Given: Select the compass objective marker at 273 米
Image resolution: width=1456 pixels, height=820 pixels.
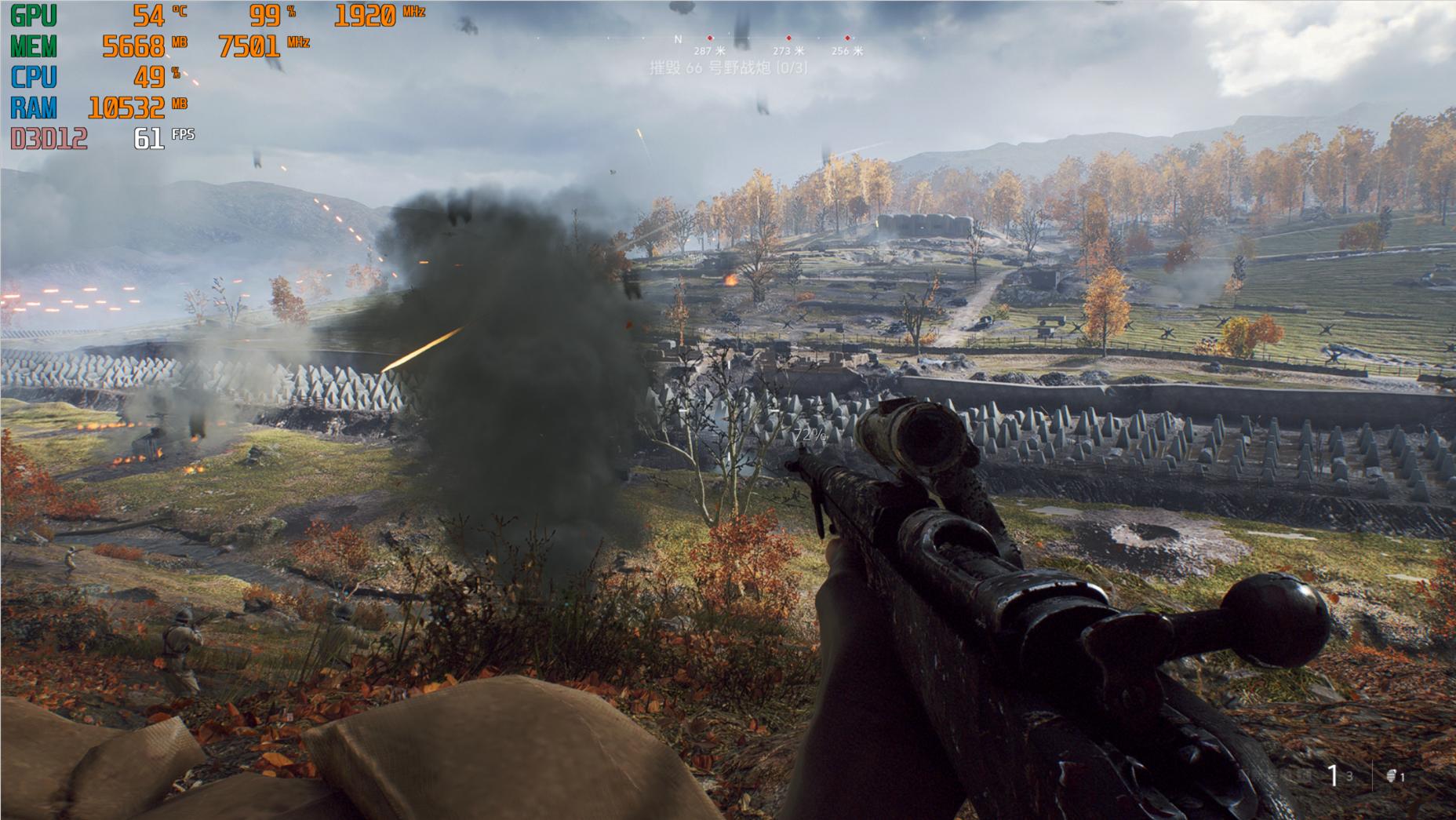Looking at the screenshot, I should [x=788, y=38].
